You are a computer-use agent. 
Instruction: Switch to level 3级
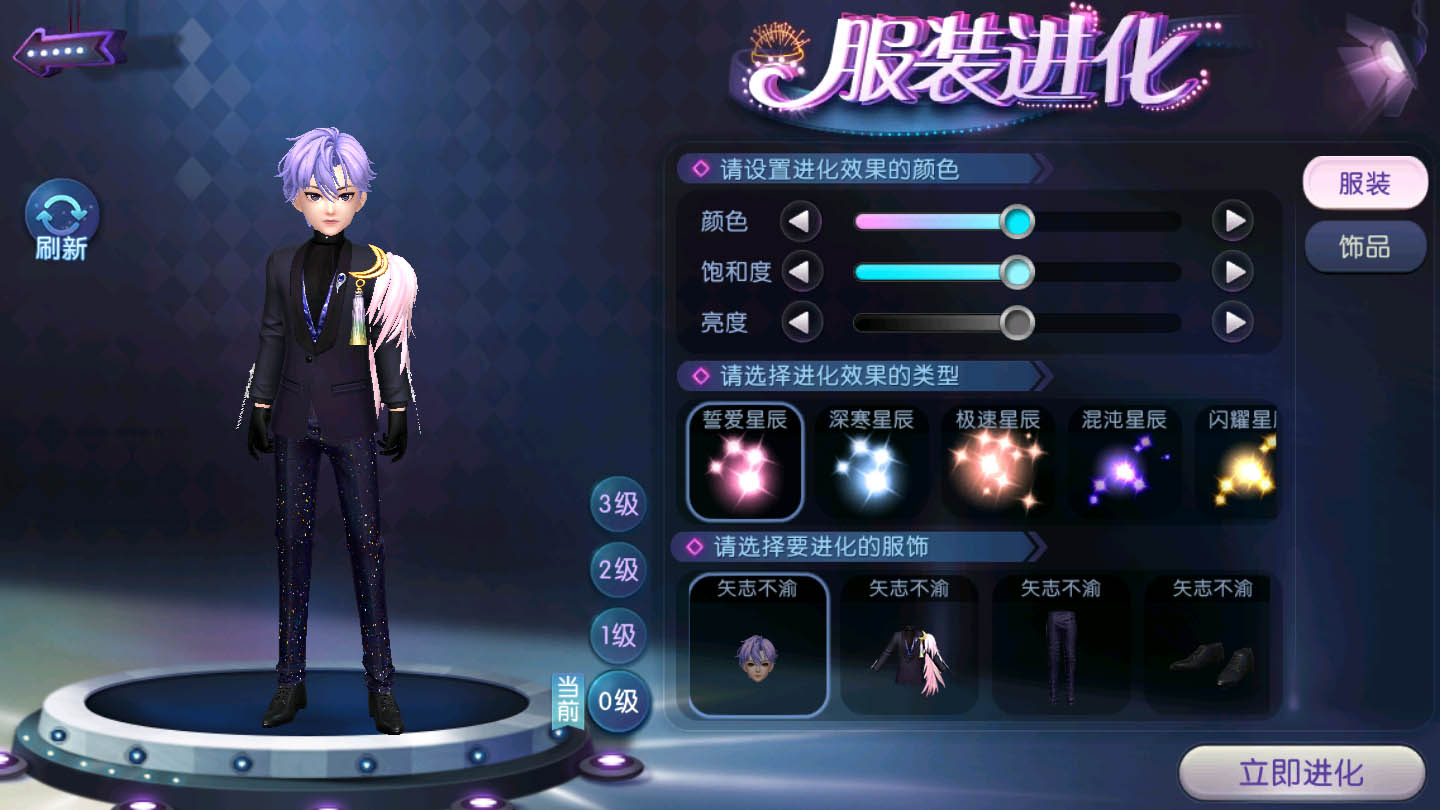(x=617, y=503)
